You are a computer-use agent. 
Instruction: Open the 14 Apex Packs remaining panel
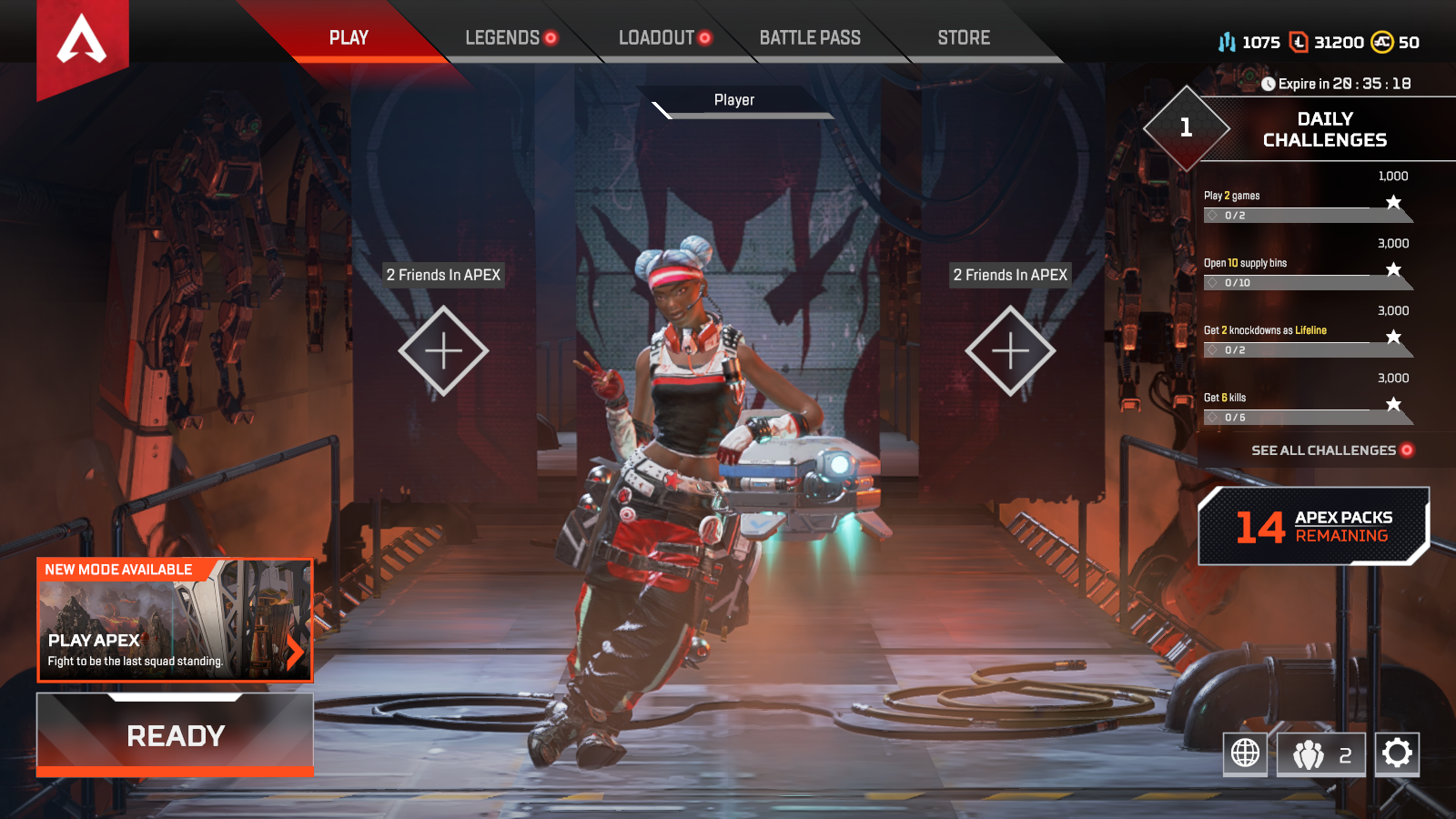click(1313, 526)
